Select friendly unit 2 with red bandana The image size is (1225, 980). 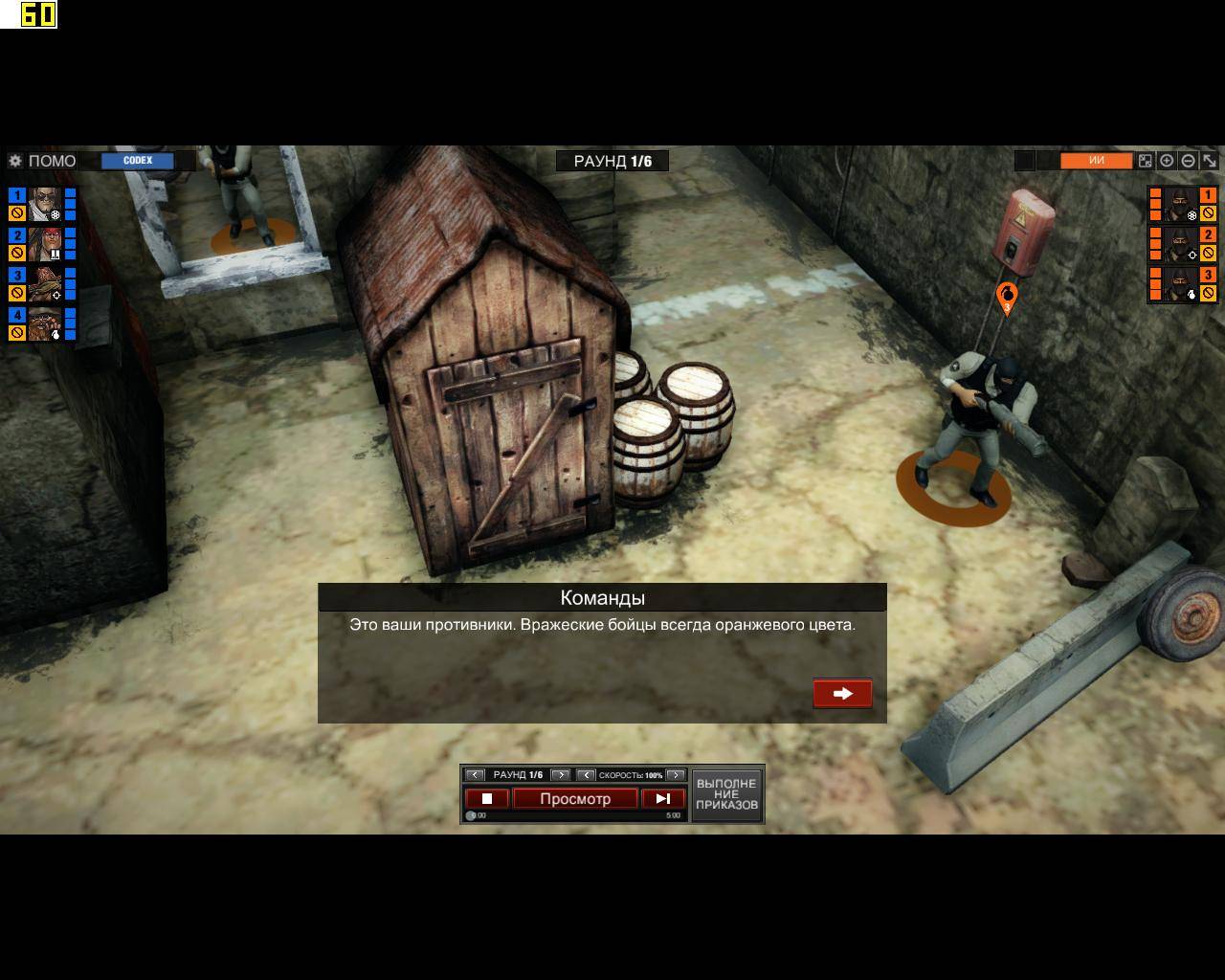pos(44,244)
